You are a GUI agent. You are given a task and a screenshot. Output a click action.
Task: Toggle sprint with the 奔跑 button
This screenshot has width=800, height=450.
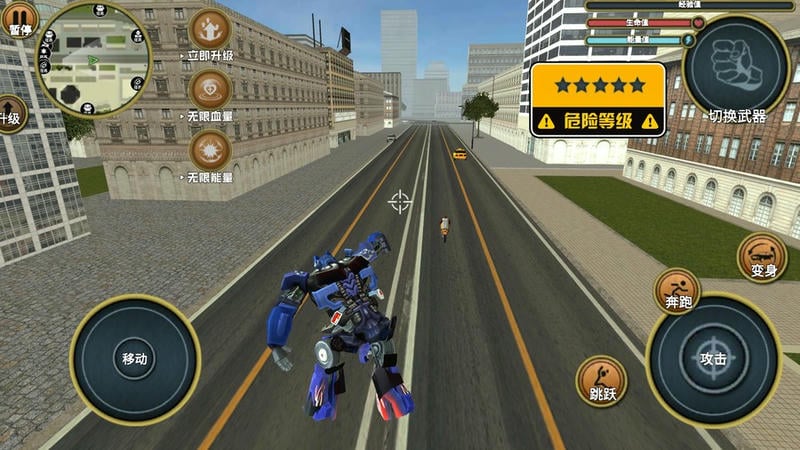pyautogui.click(x=677, y=291)
